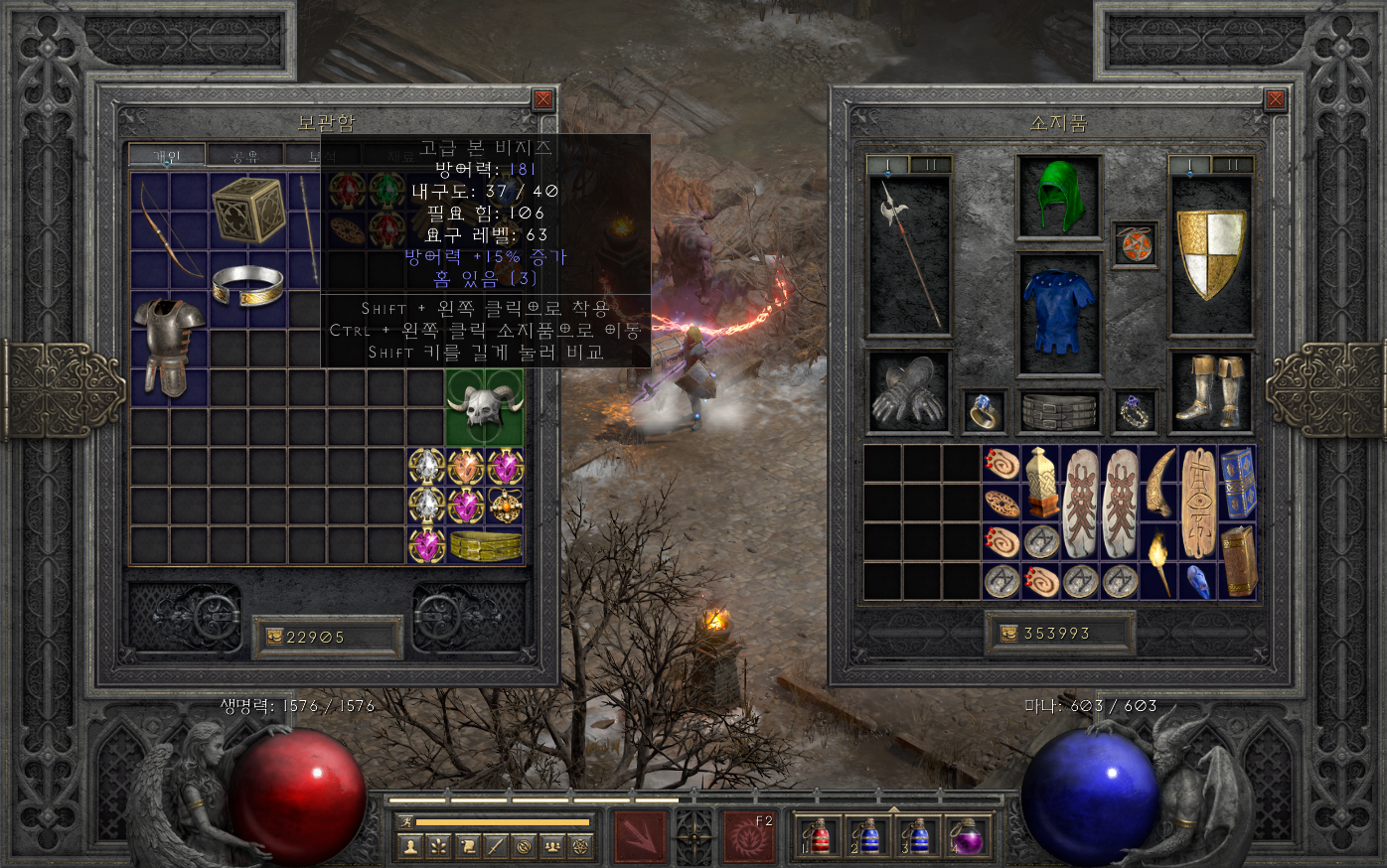Select the equipped gold and white shield

coord(1211,254)
